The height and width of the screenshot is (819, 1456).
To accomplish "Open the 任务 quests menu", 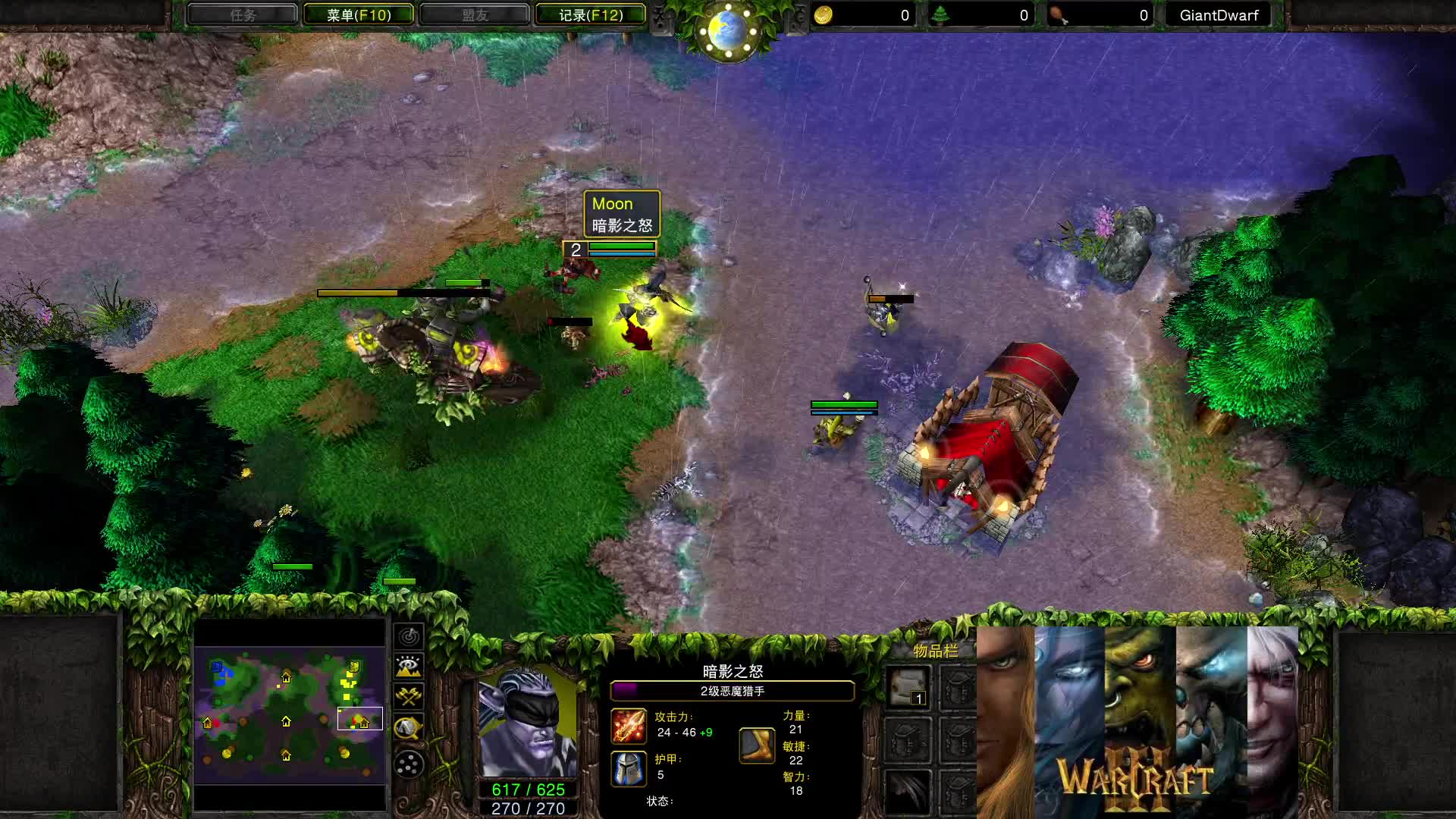I will click(x=244, y=14).
